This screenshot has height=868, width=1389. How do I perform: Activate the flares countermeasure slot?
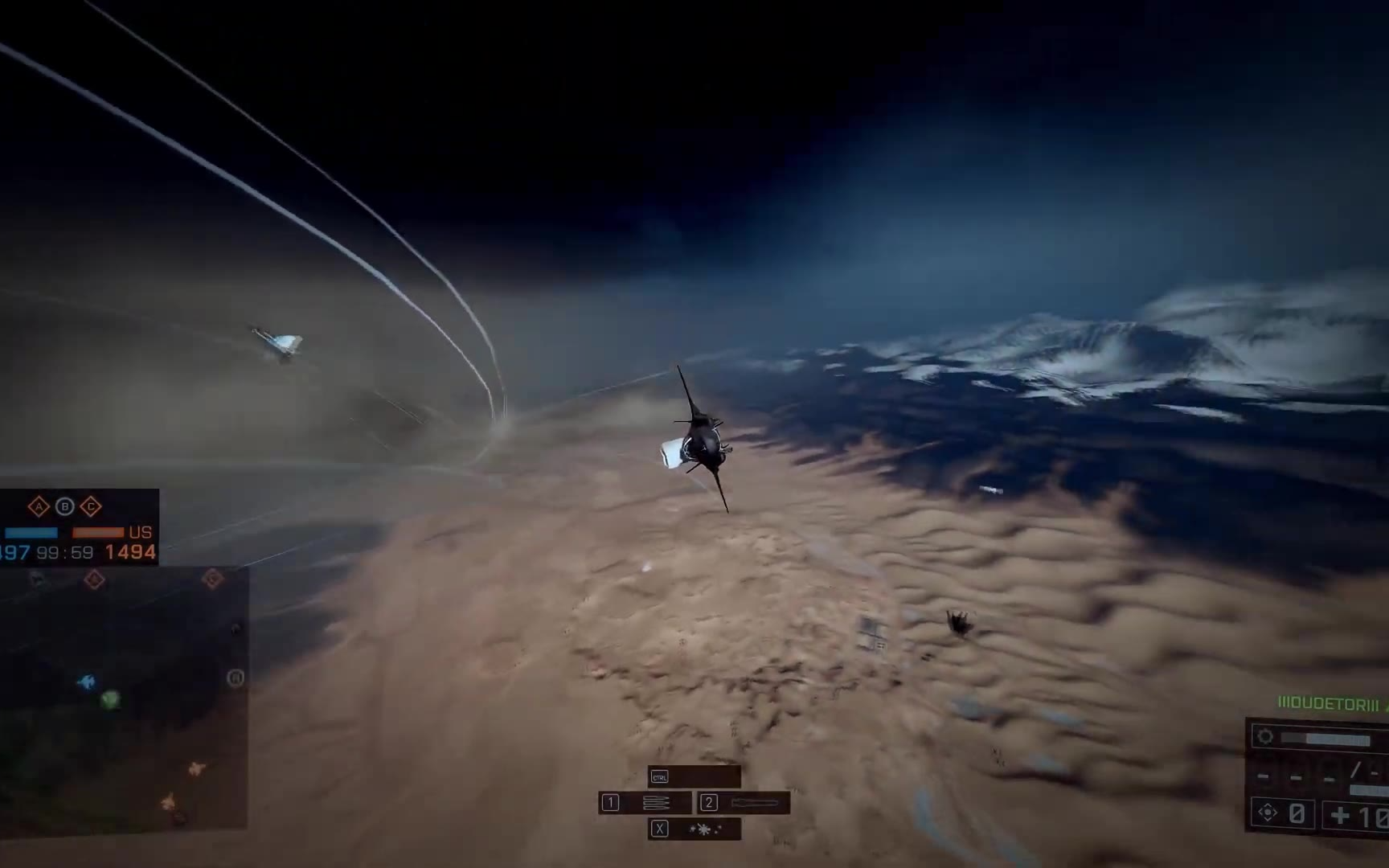694,829
